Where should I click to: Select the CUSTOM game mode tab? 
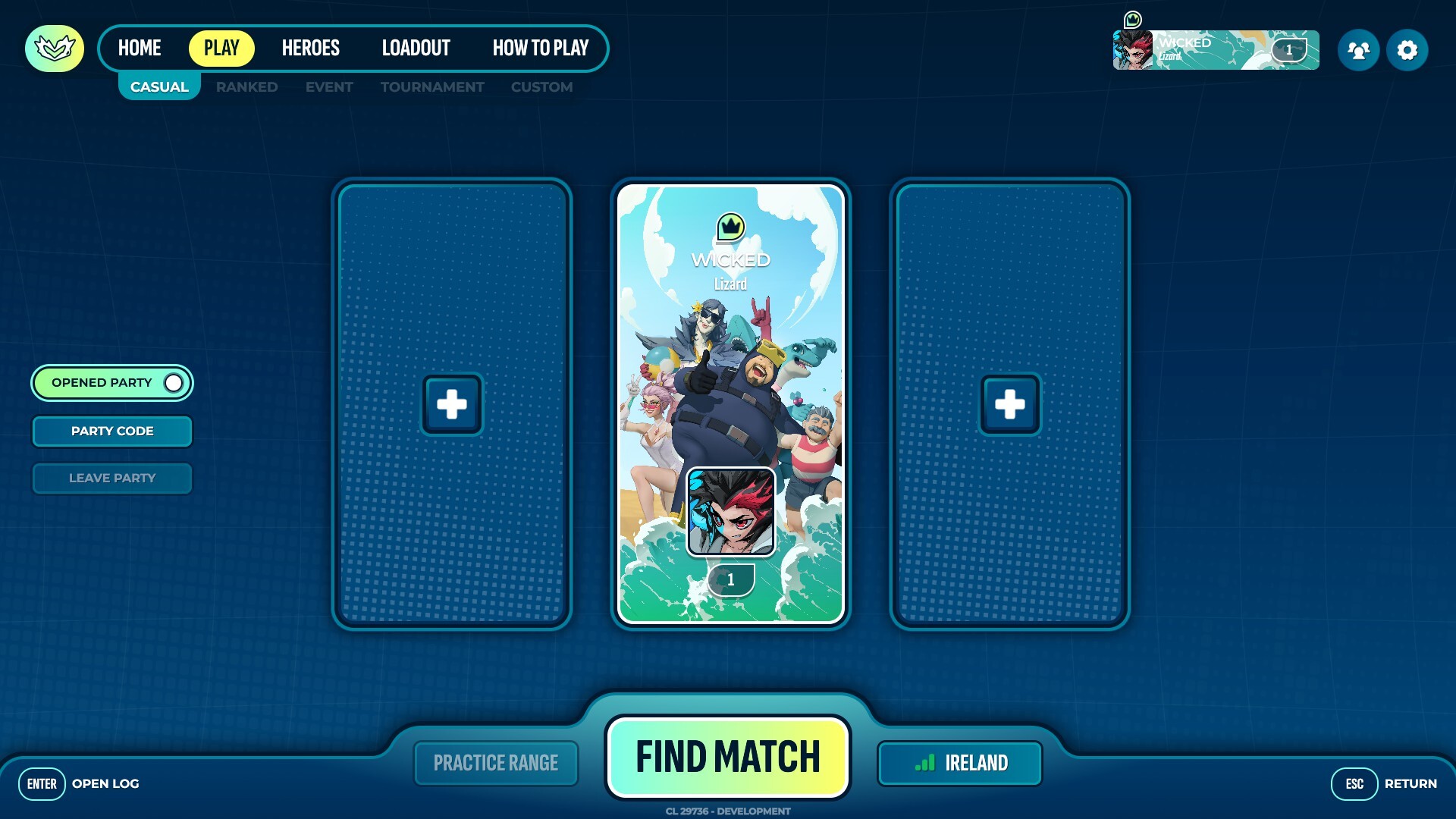point(541,86)
